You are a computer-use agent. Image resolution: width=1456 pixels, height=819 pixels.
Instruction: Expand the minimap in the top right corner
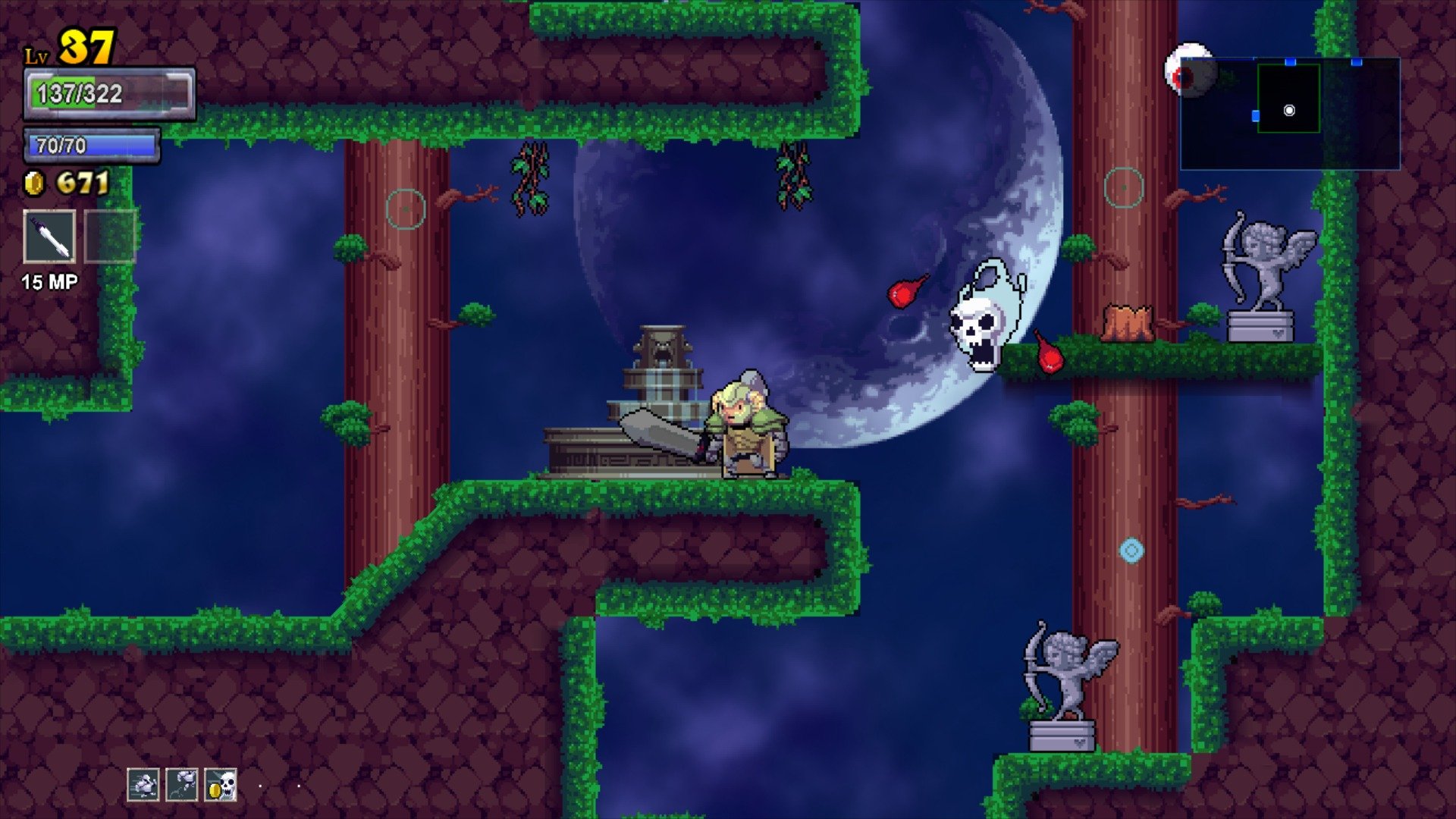click(x=1289, y=114)
